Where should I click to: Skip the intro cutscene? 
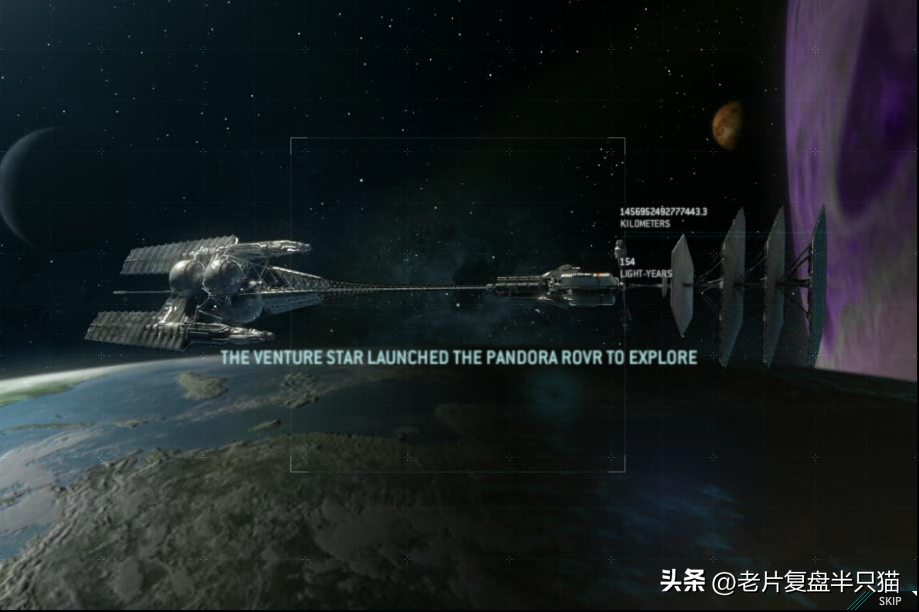(889, 600)
